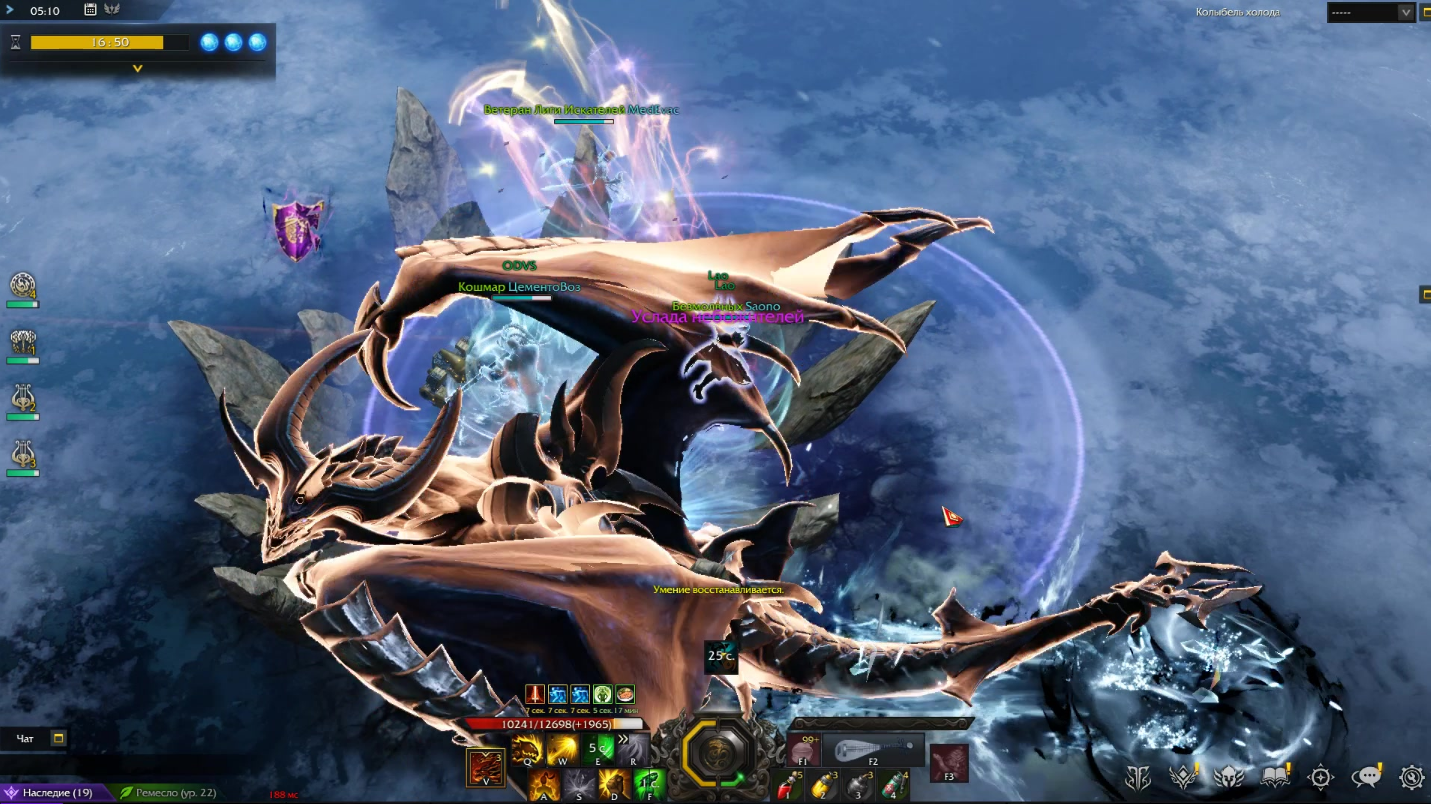Open the chat window toggle button

click(x=58, y=739)
